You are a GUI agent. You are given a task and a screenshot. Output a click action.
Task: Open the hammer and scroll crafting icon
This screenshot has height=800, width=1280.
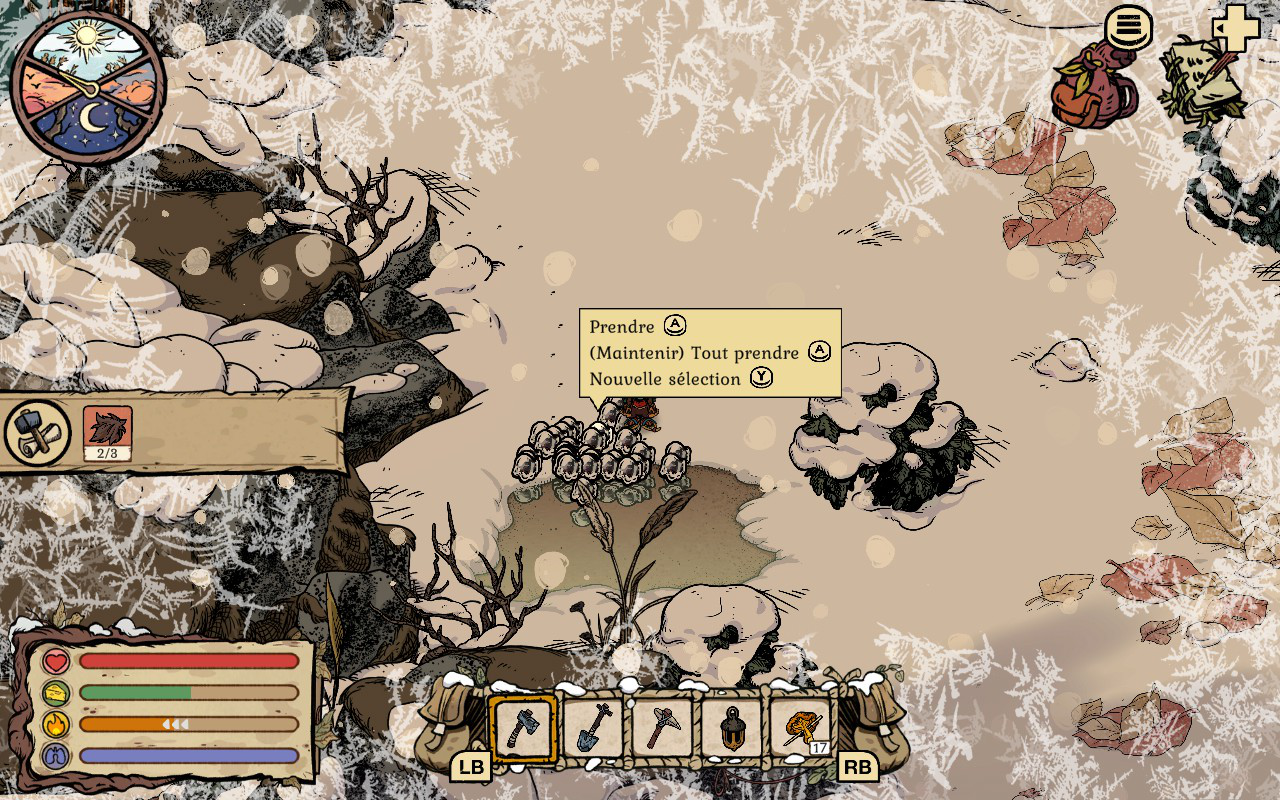[x=38, y=432]
